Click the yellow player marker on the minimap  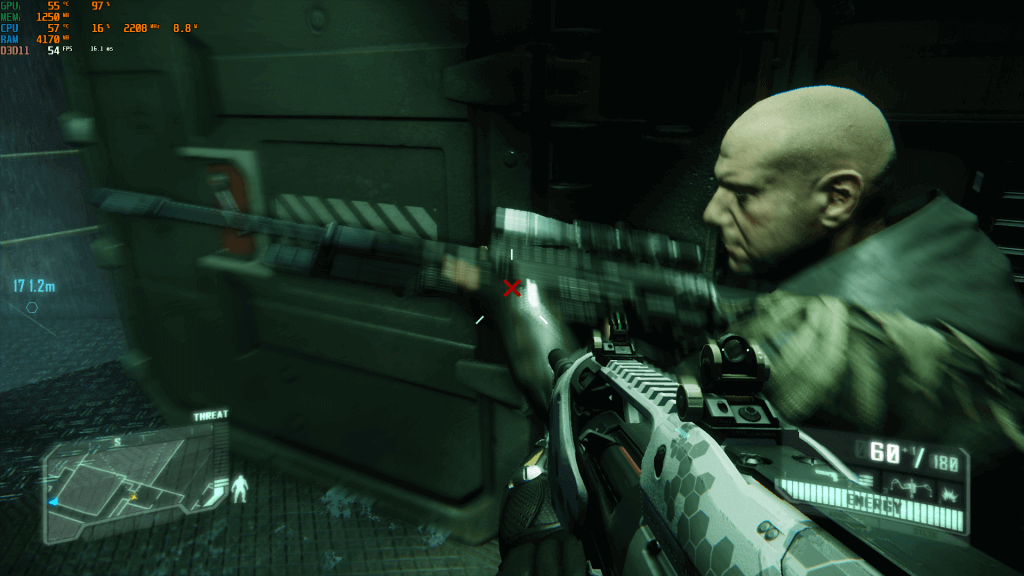133,495
